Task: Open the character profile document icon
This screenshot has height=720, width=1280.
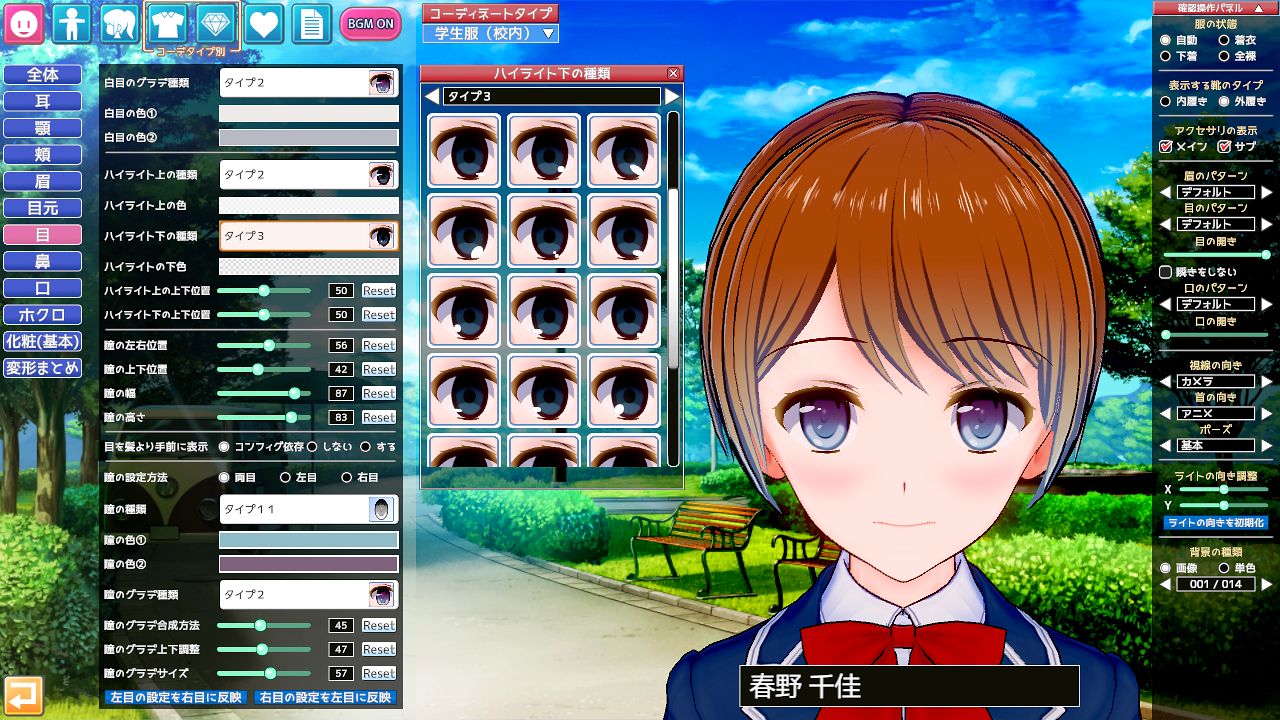Action: tap(310, 22)
